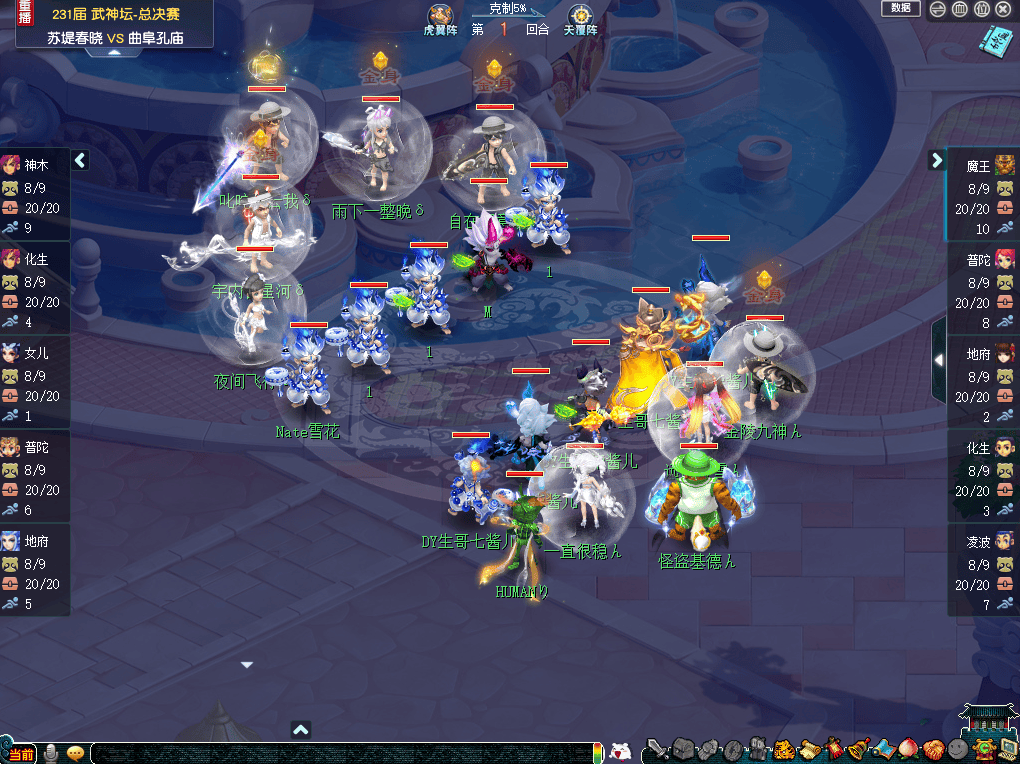Expand the chat with the up arrow
Screen dimensions: 1020x764
point(301,730)
